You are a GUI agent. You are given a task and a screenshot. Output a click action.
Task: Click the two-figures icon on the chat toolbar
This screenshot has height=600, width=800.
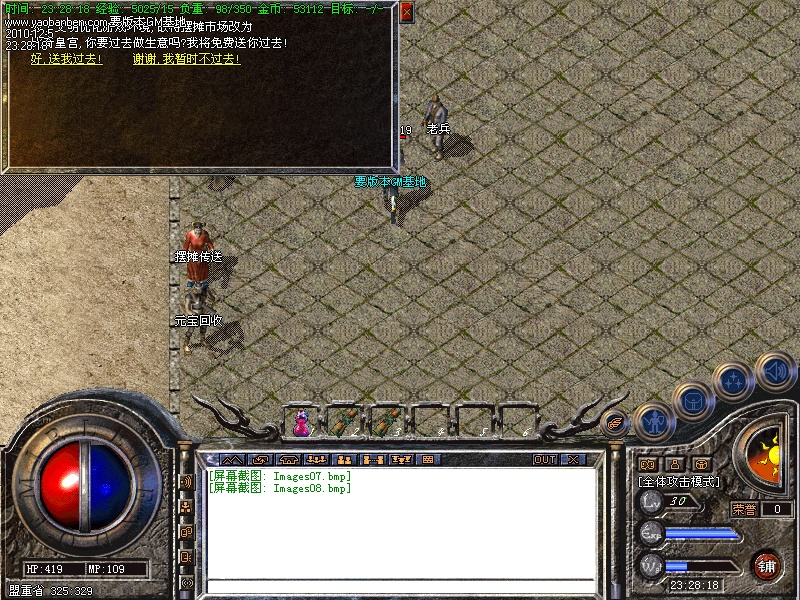coord(343,460)
